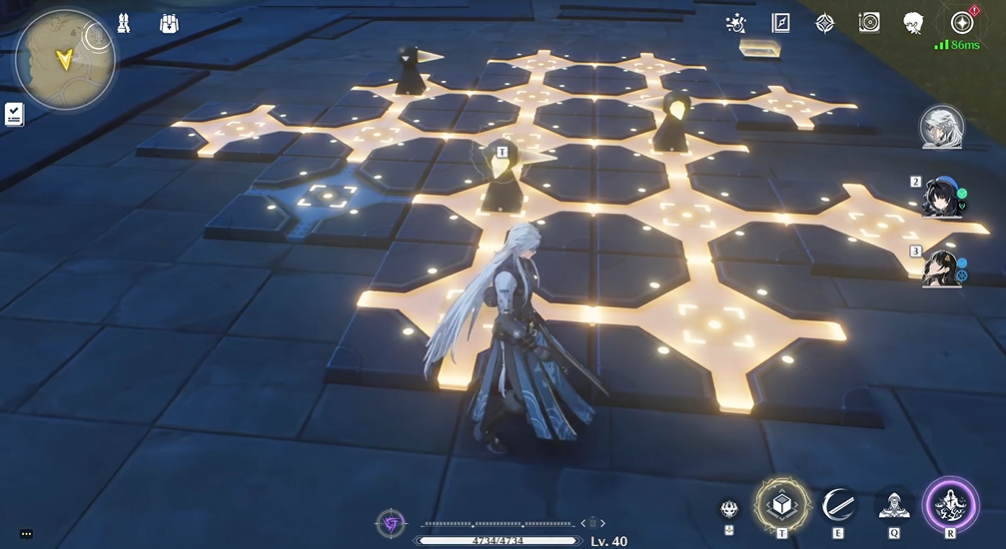Click the diamond-shaped icon in top bar
Screen dimensions: 1006x549
[825, 22]
